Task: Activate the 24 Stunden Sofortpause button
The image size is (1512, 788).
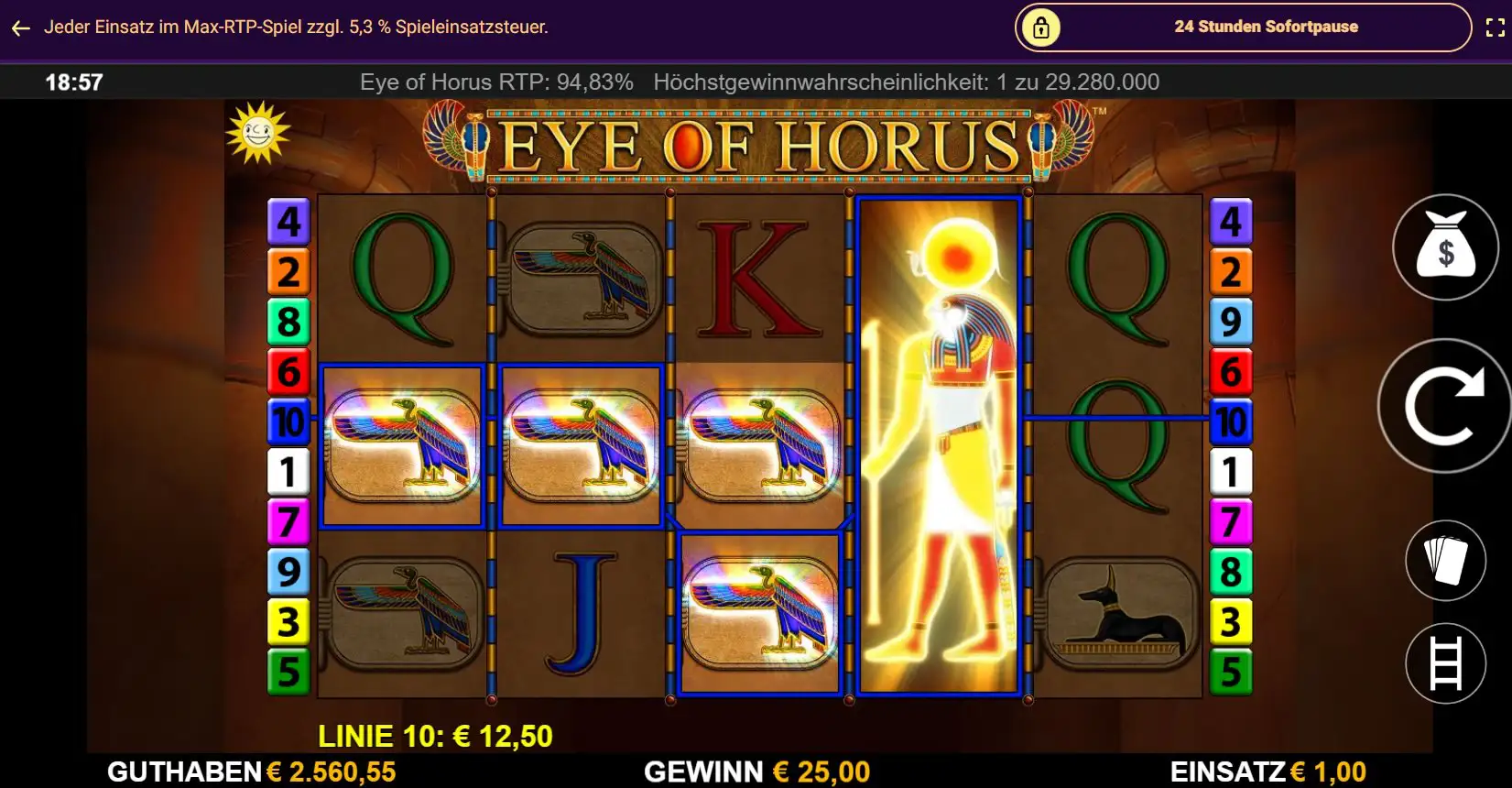Action: coord(1243,27)
